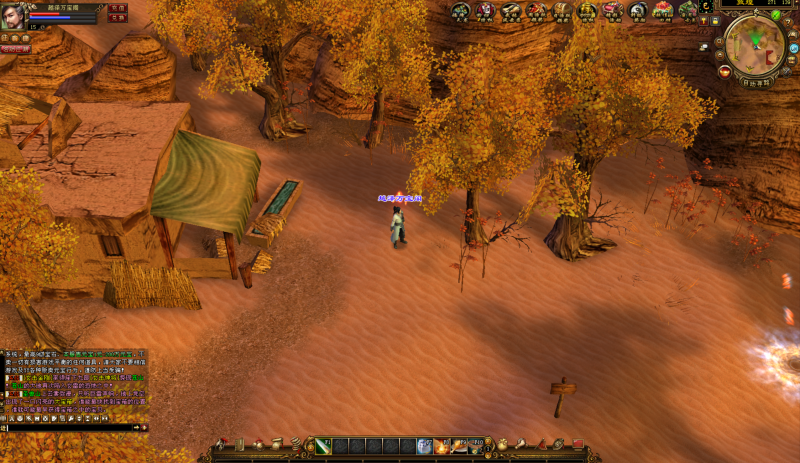Viewport: 800px width, 463px height.
Task: Open the gold treasure chest icon in top row
Action: pyautogui.click(x=587, y=11)
